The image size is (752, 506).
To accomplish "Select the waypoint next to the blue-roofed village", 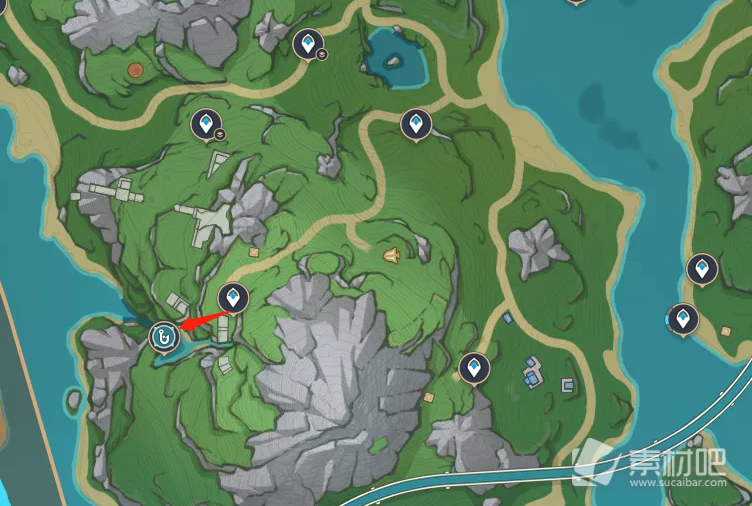I will click(474, 368).
